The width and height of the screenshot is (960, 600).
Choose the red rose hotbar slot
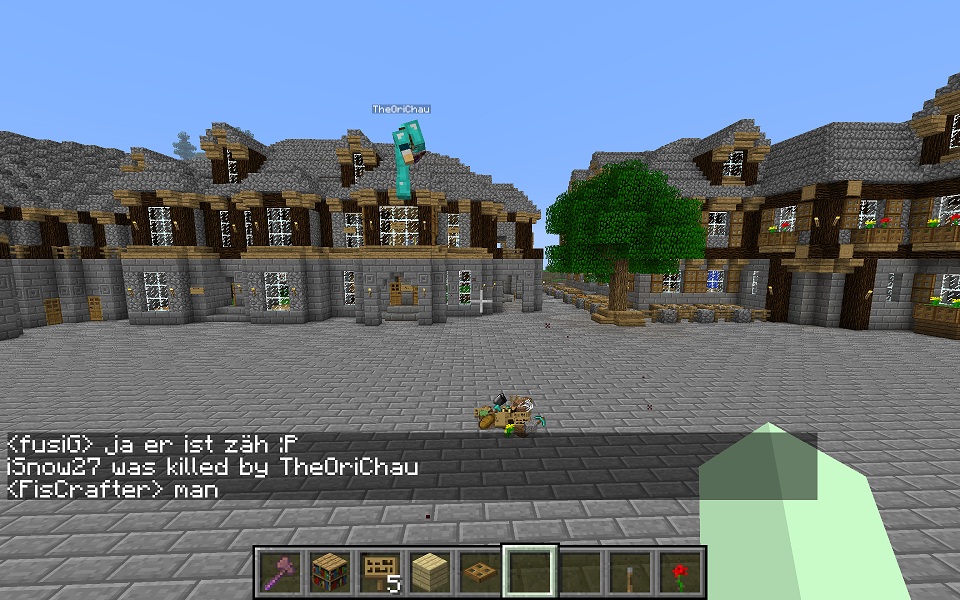[x=680, y=573]
